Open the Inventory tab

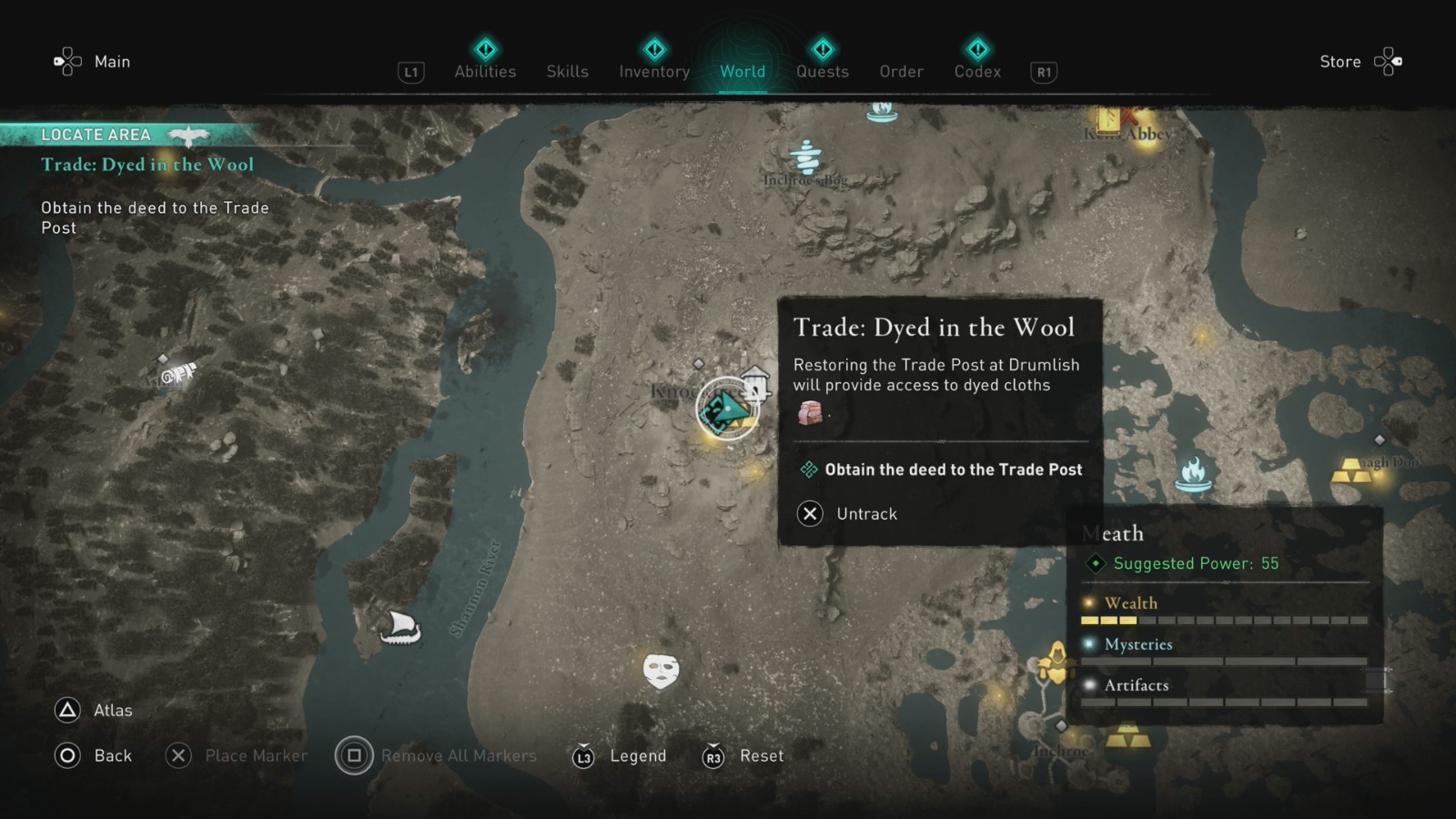coord(653,71)
